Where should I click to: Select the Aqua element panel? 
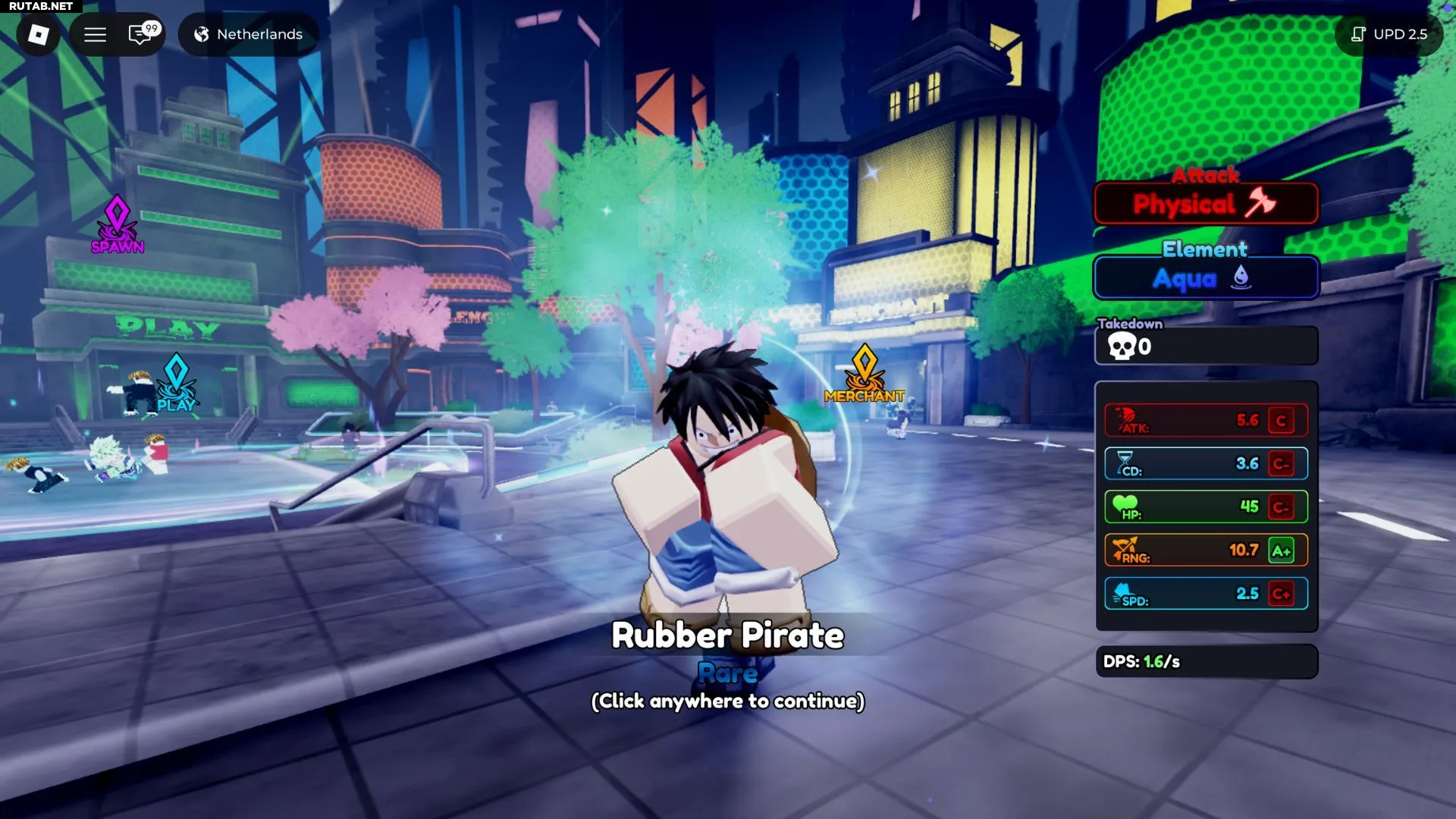pos(1205,278)
